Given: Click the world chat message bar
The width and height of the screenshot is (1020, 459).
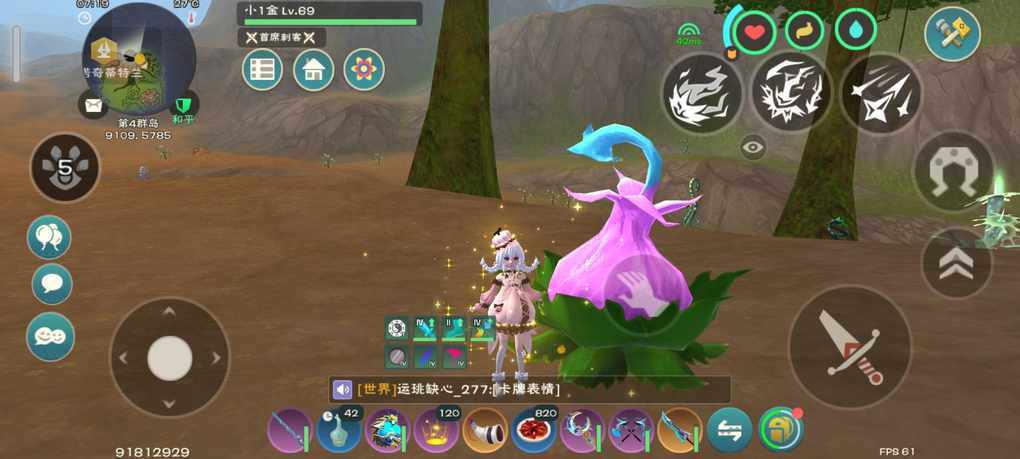Looking at the screenshot, I should point(530,389).
